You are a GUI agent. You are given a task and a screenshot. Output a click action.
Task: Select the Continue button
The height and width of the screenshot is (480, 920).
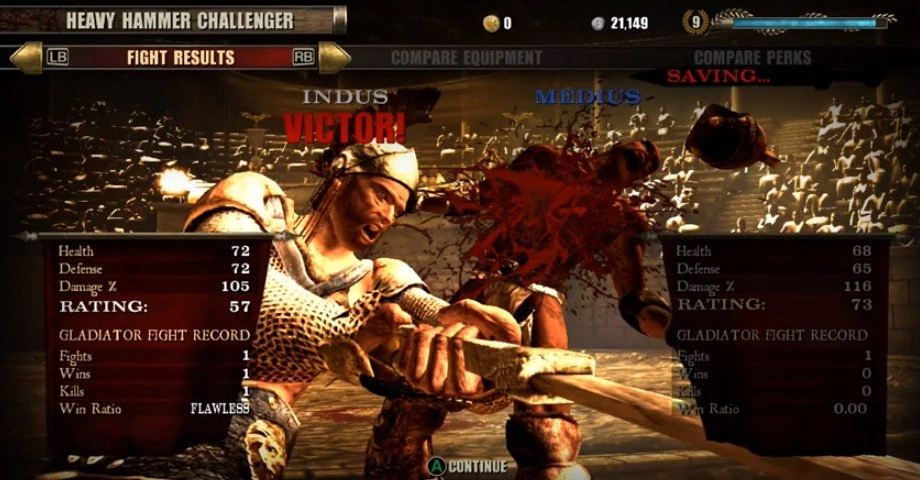468,466
